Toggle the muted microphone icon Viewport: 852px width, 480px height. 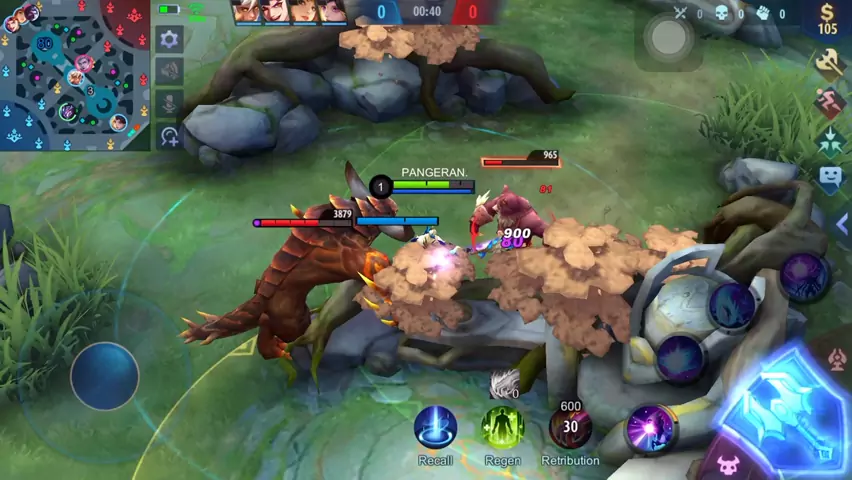(x=169, y=103)
